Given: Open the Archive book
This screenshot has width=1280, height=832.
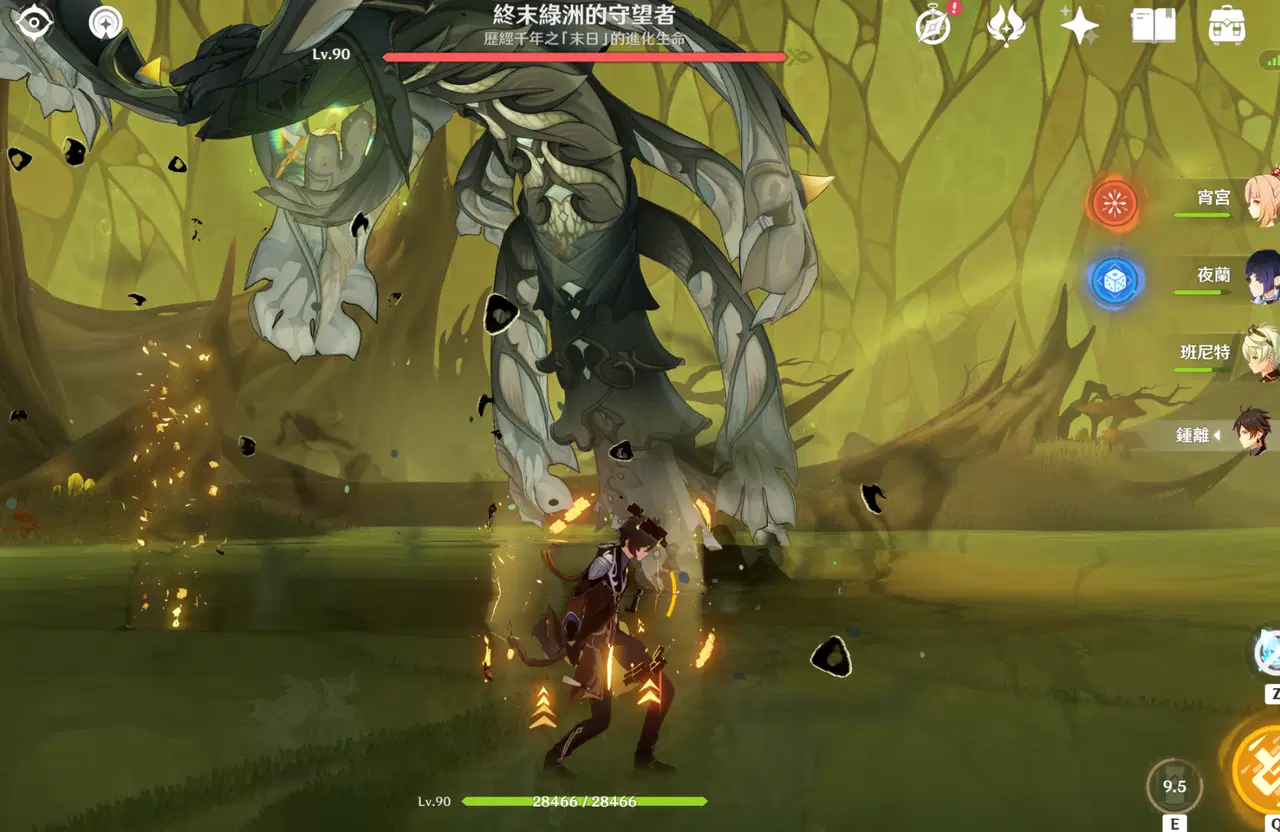Looking at the screenshot, I should pyautogui.click(x=1152, y=26).
